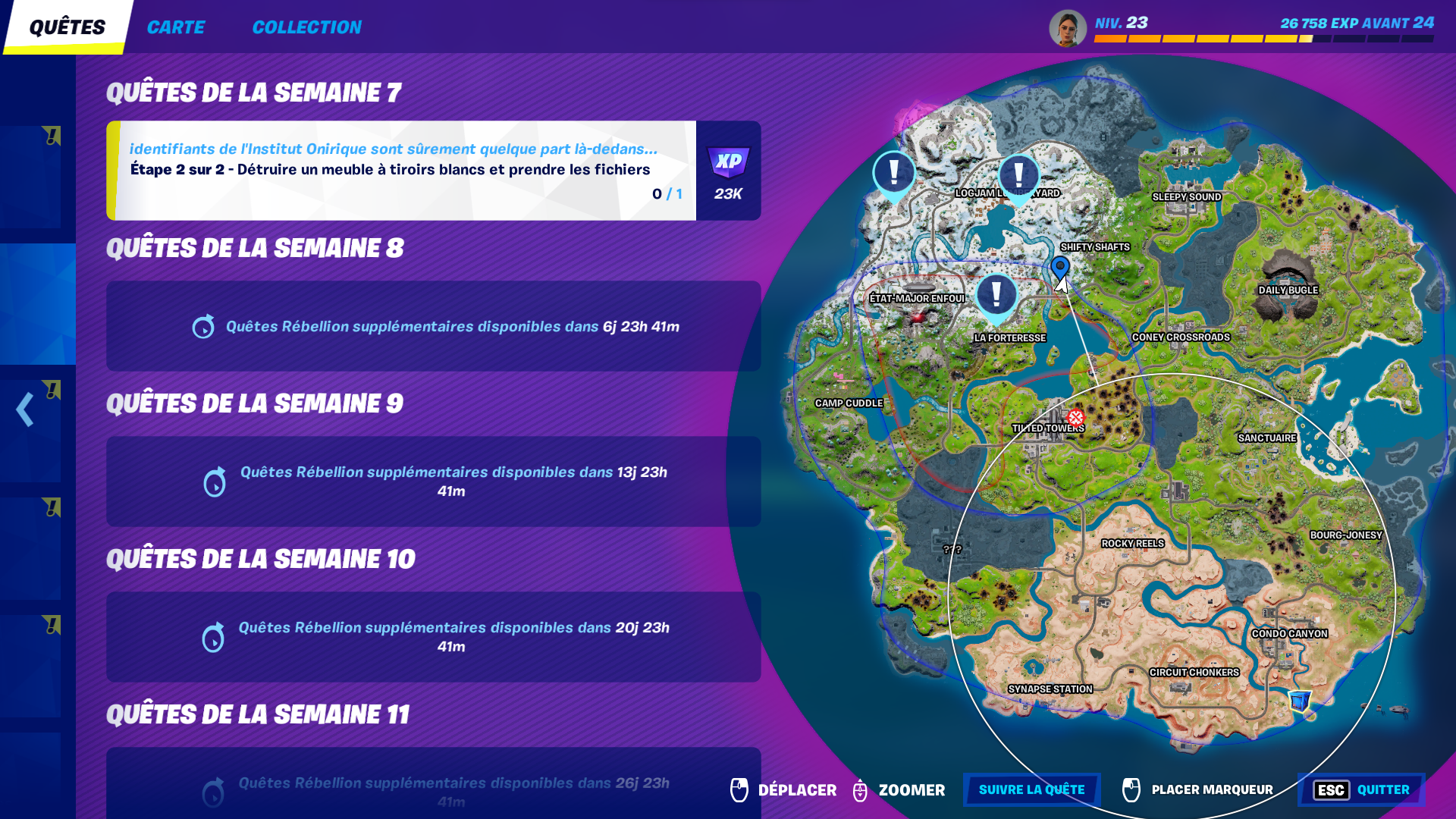Click the timer icon on the Semaine 8 quest

click(202, 326)
